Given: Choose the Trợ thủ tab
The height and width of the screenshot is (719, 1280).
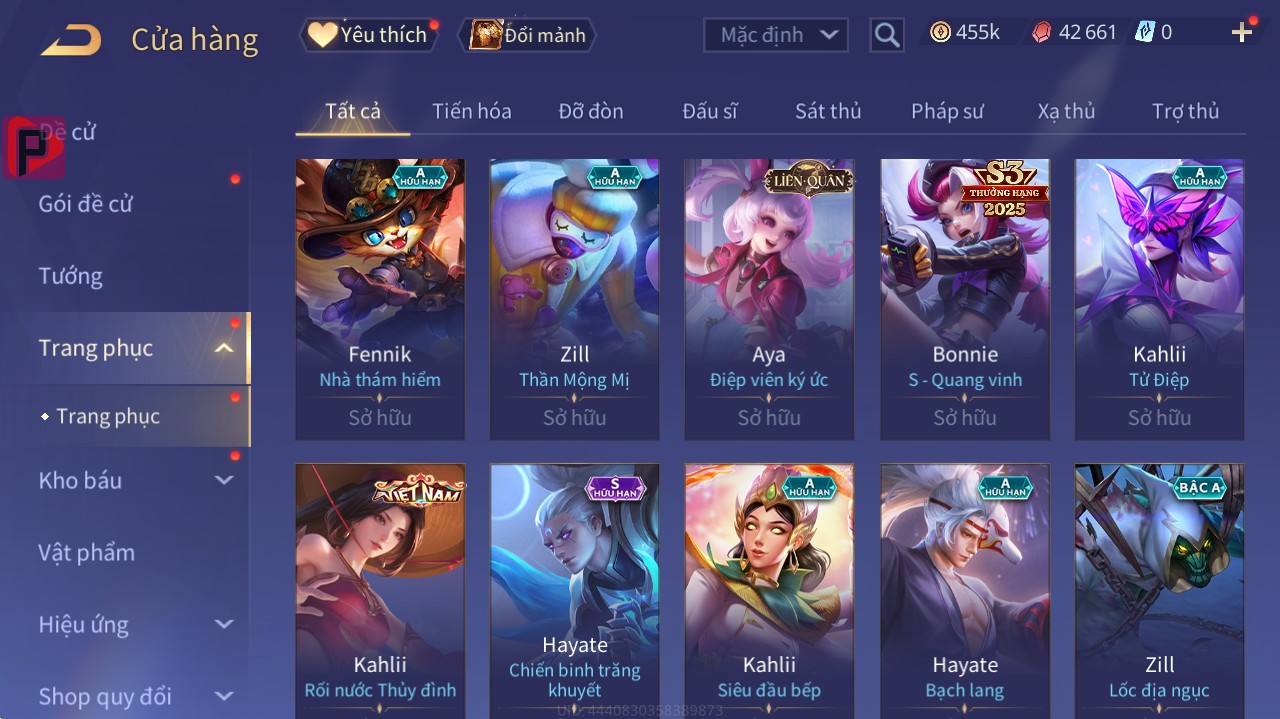Looking at the screenshot, I should click(1185, 111).
